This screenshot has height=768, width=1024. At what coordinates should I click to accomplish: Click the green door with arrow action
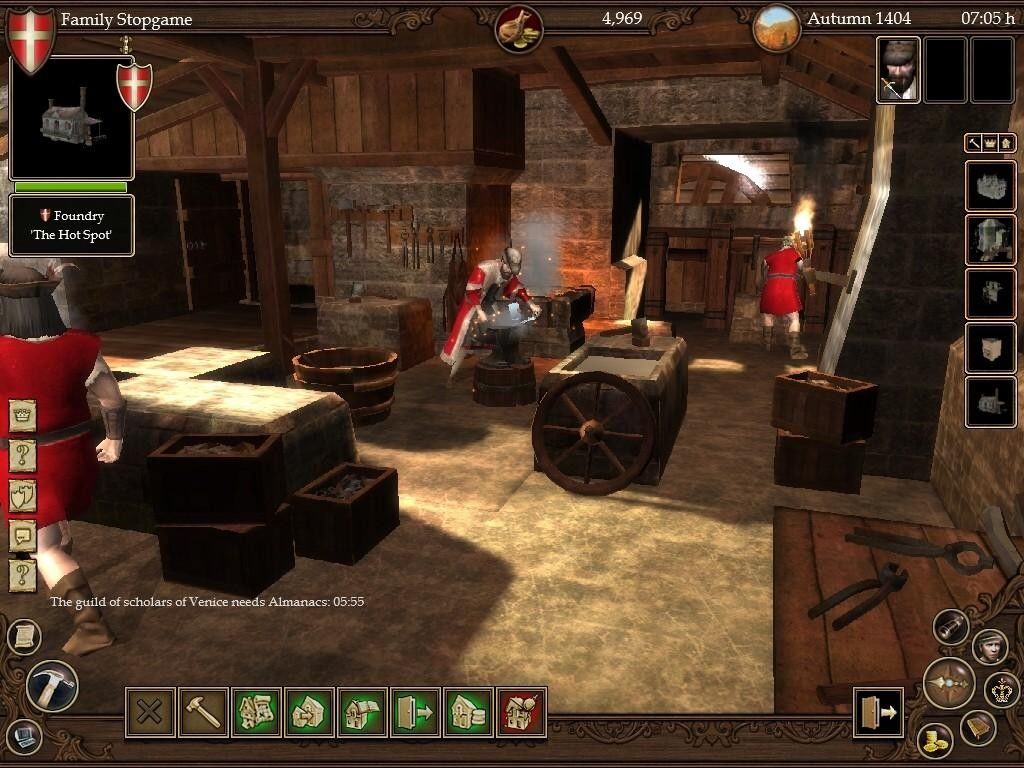pos(415,712)
